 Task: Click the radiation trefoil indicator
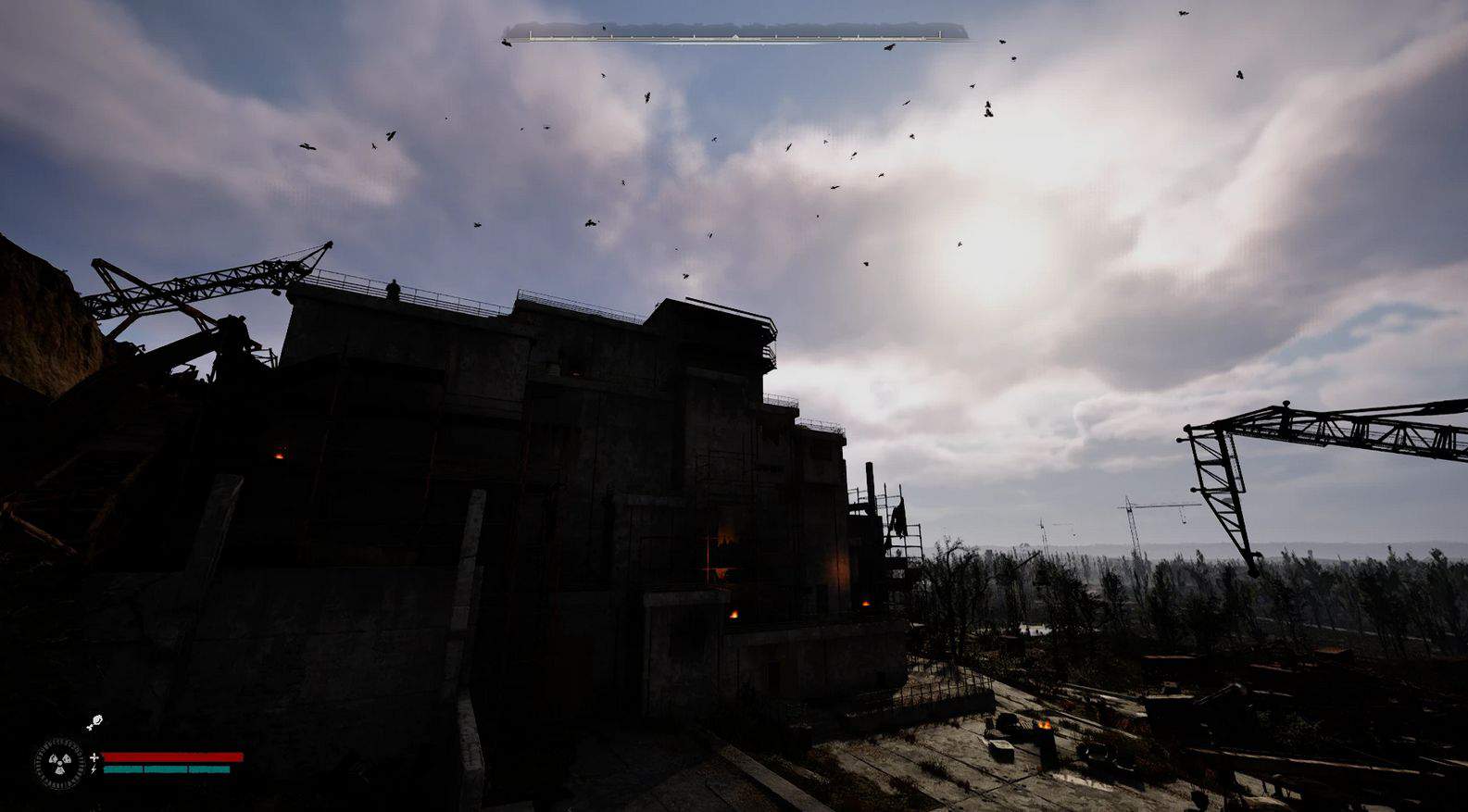click(59, 763)
